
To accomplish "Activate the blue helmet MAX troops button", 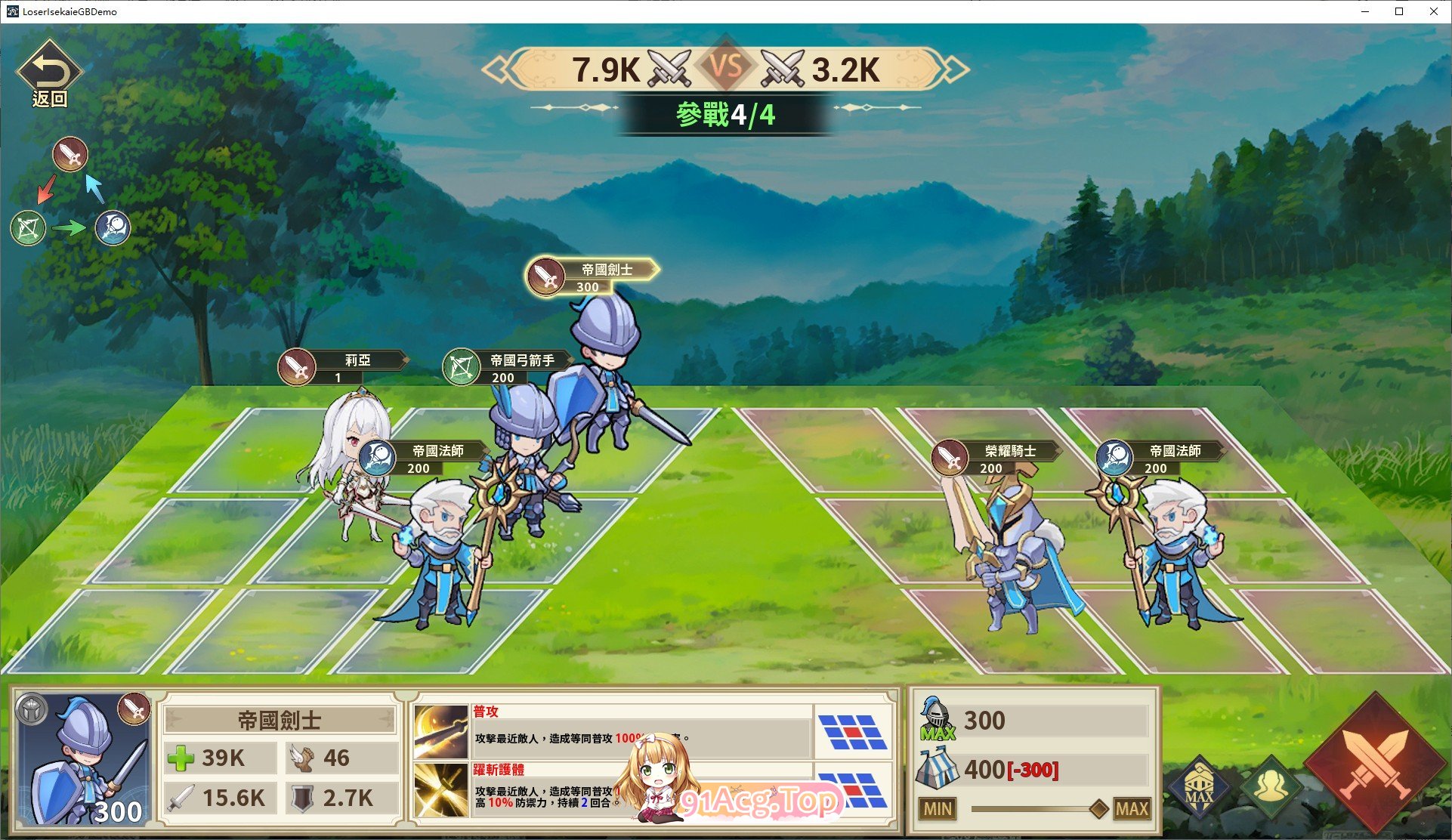I will click(1199, 789).
